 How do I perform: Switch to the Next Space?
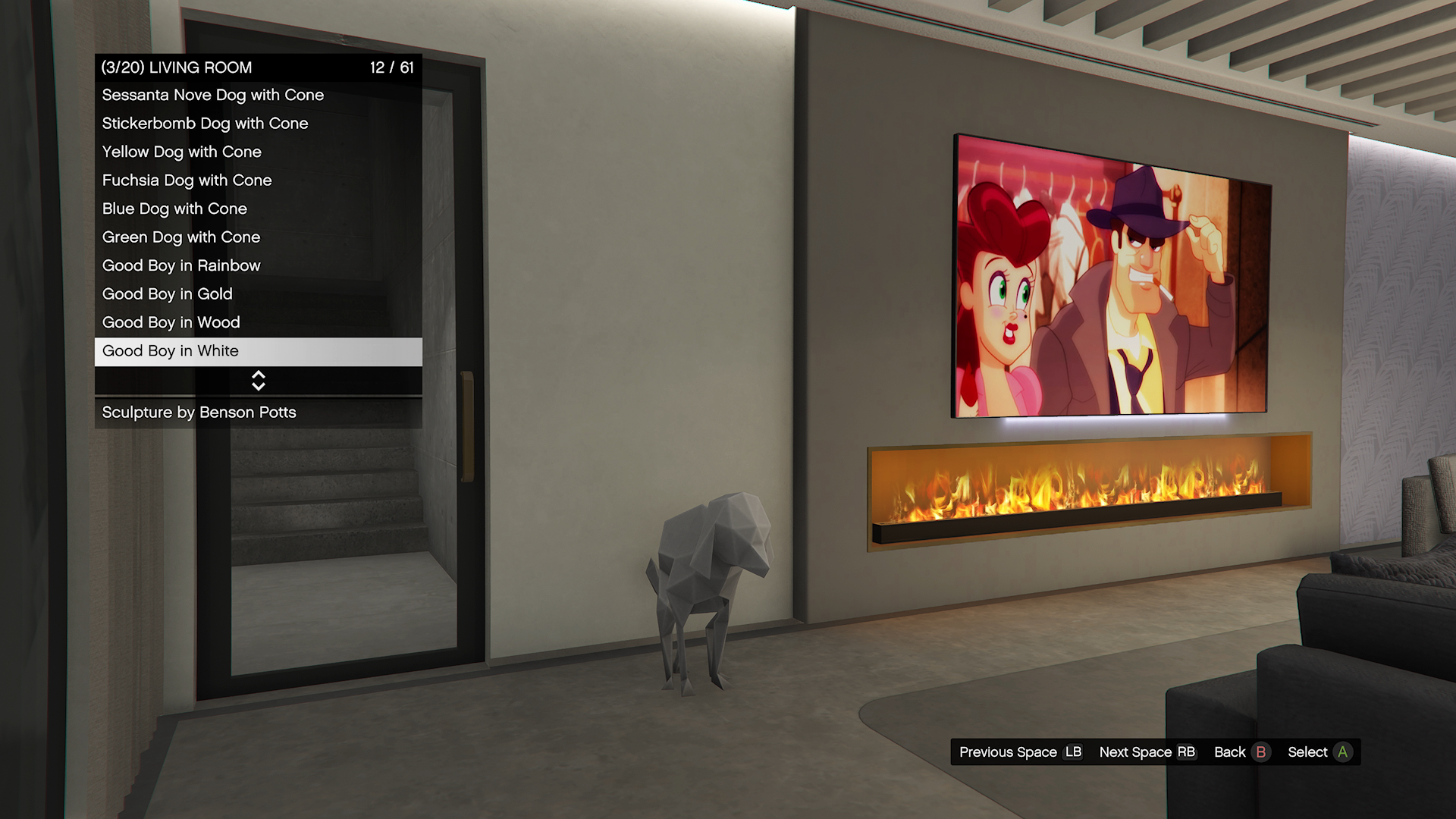(1147, 752)
